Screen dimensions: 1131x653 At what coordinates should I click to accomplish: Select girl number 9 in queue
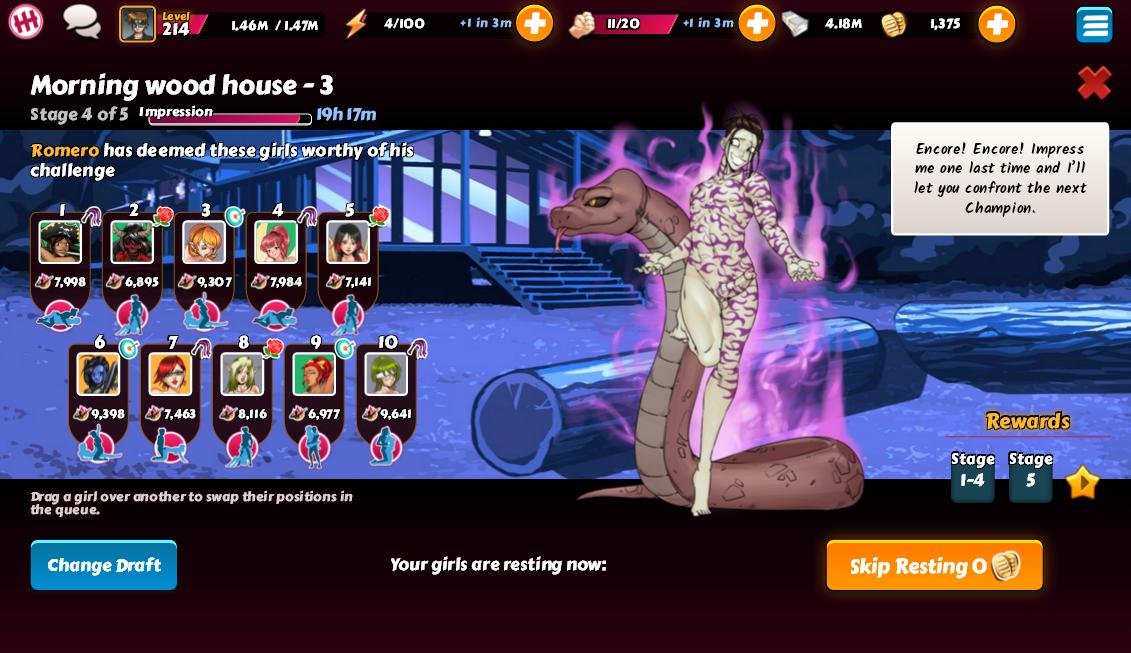[314, 374]
